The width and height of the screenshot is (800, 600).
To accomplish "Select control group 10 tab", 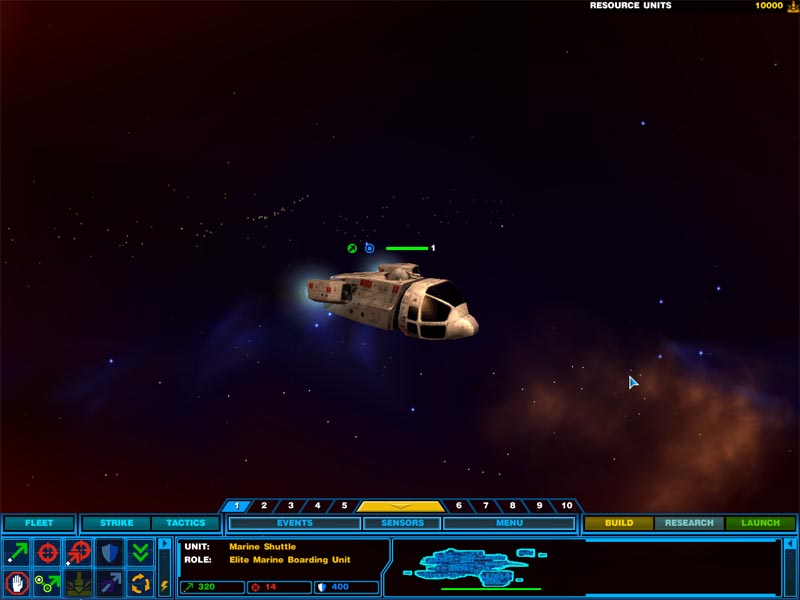I will 566,506.
